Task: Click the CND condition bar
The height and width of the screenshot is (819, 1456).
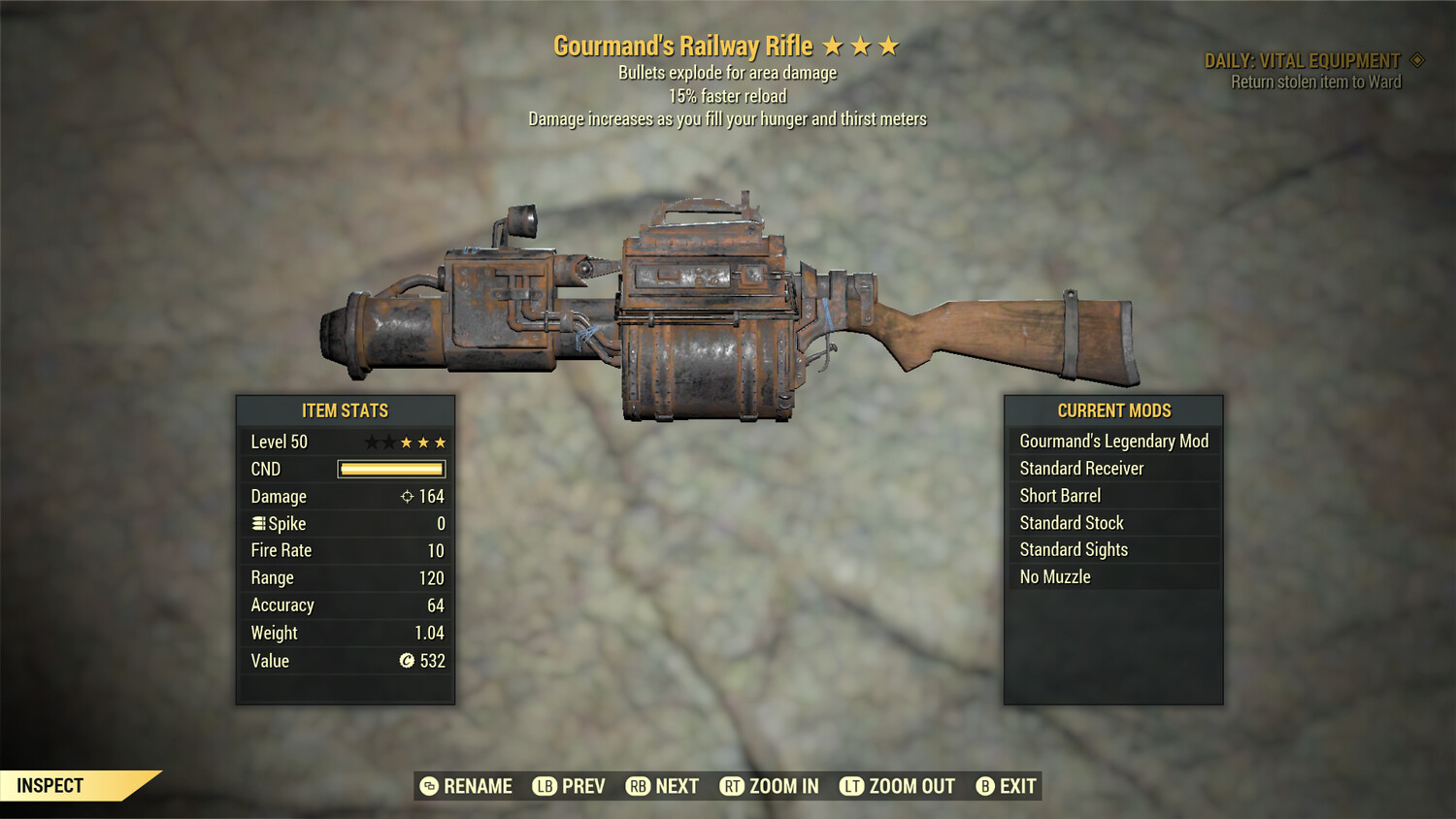Action: pos(390,469)
